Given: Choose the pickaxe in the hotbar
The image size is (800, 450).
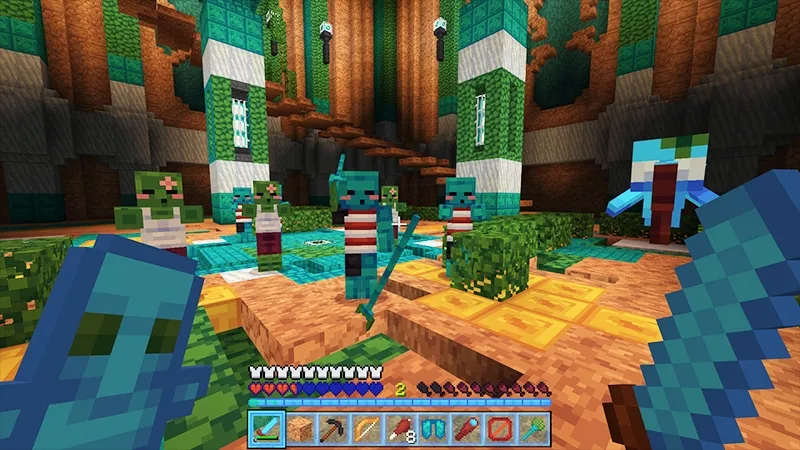Looking at the screenshot, I should pos(333,428).
